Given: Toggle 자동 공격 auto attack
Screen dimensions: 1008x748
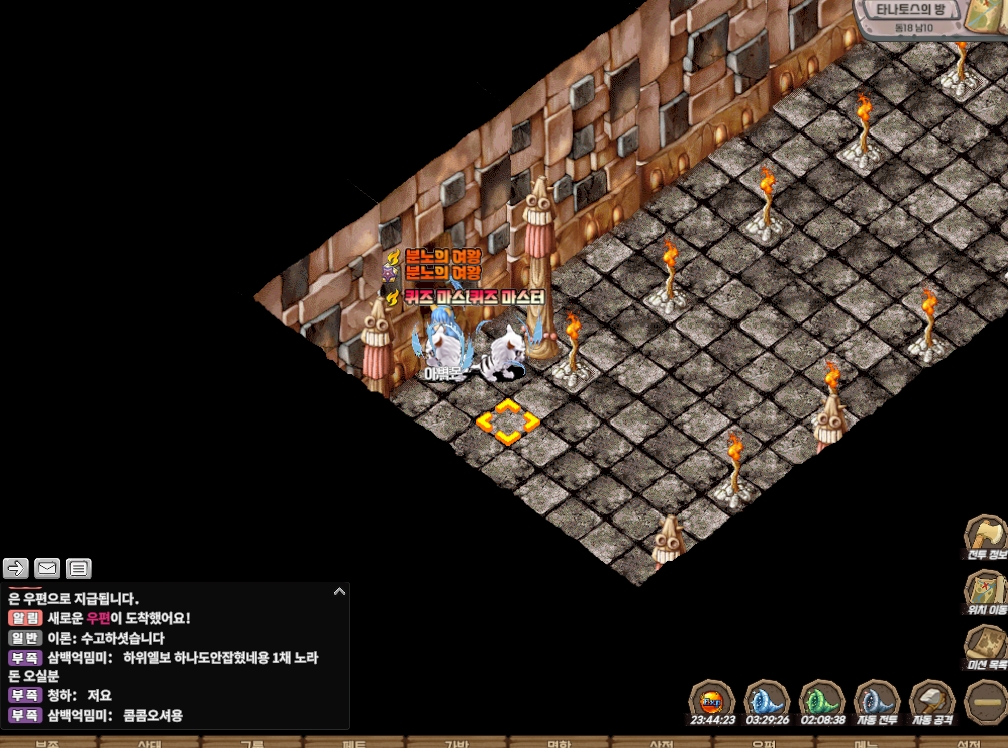Looking at the screenshot, I should point(933,702).
